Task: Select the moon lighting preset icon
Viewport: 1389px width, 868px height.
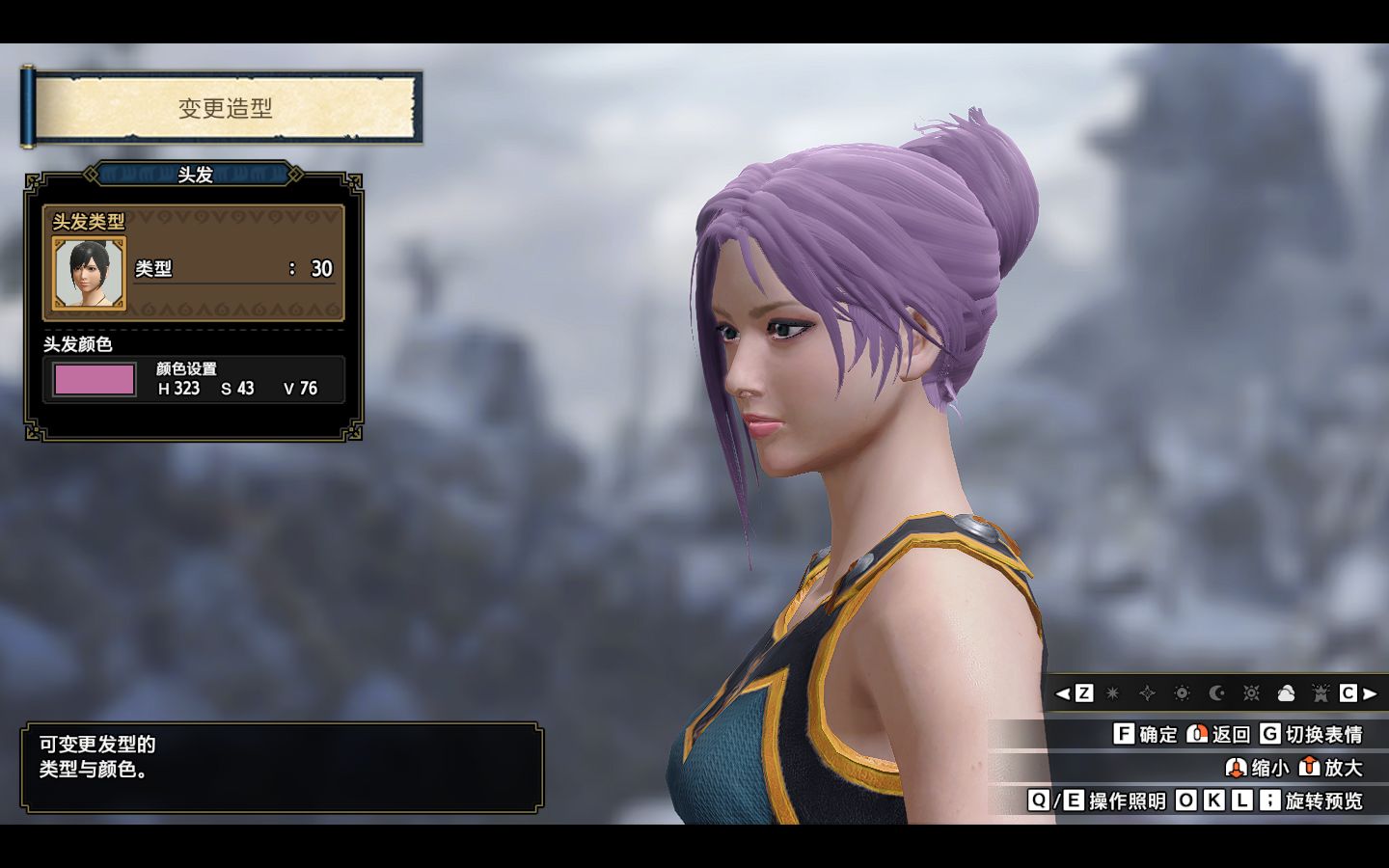Action: (x=1216, y=692)
